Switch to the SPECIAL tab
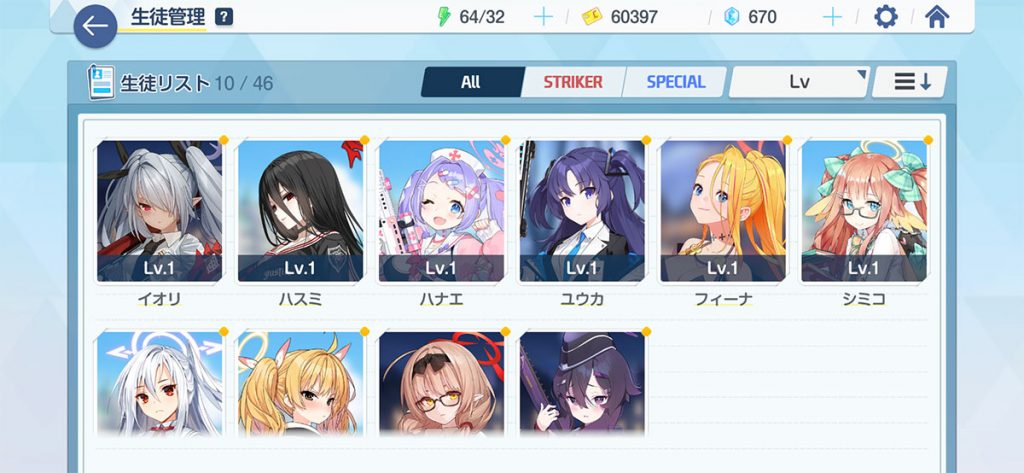Screen dimensions: 1024x473 tap(675, 82)
